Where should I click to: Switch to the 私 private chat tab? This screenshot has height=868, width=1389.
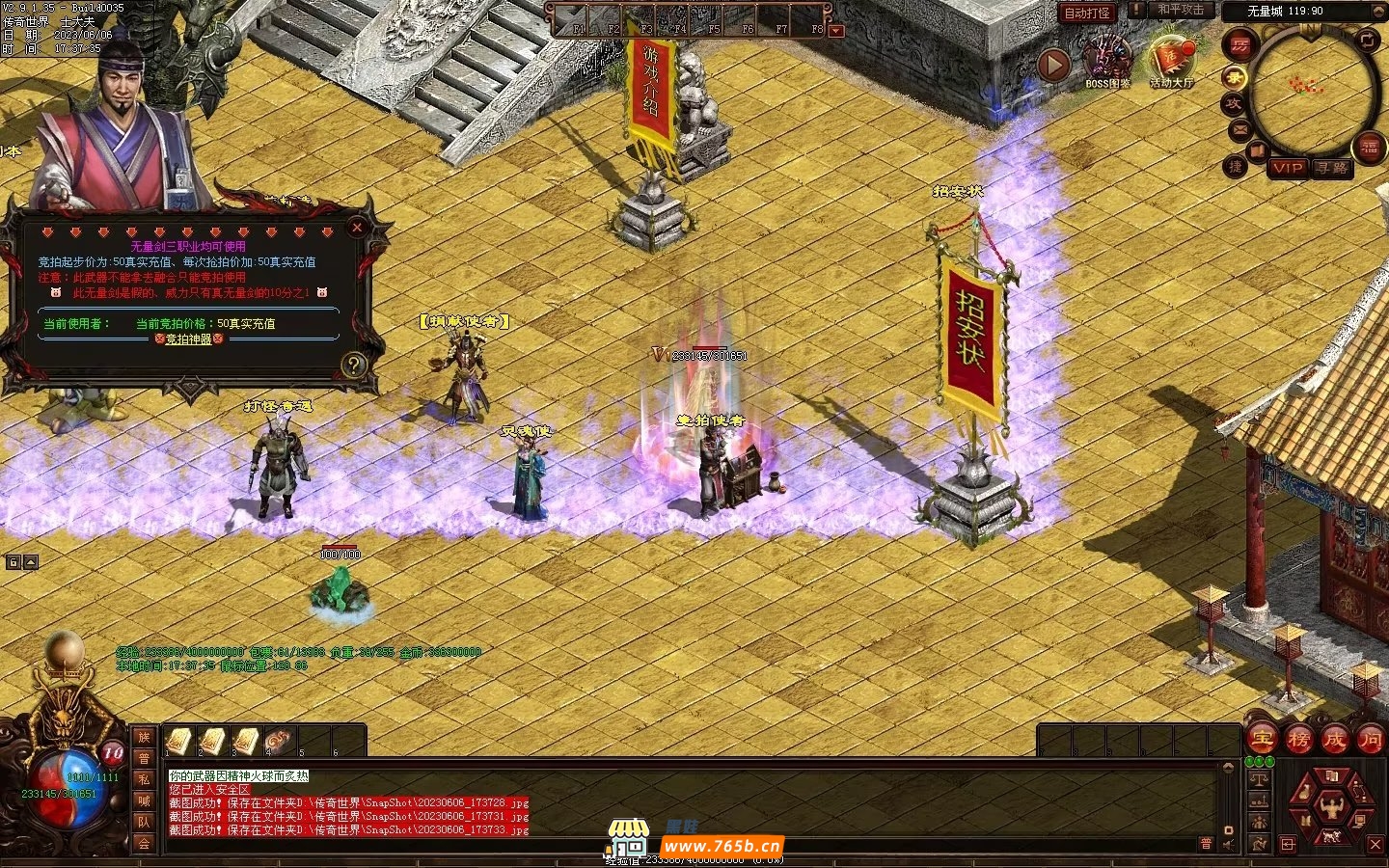click(x=144, y=780)
